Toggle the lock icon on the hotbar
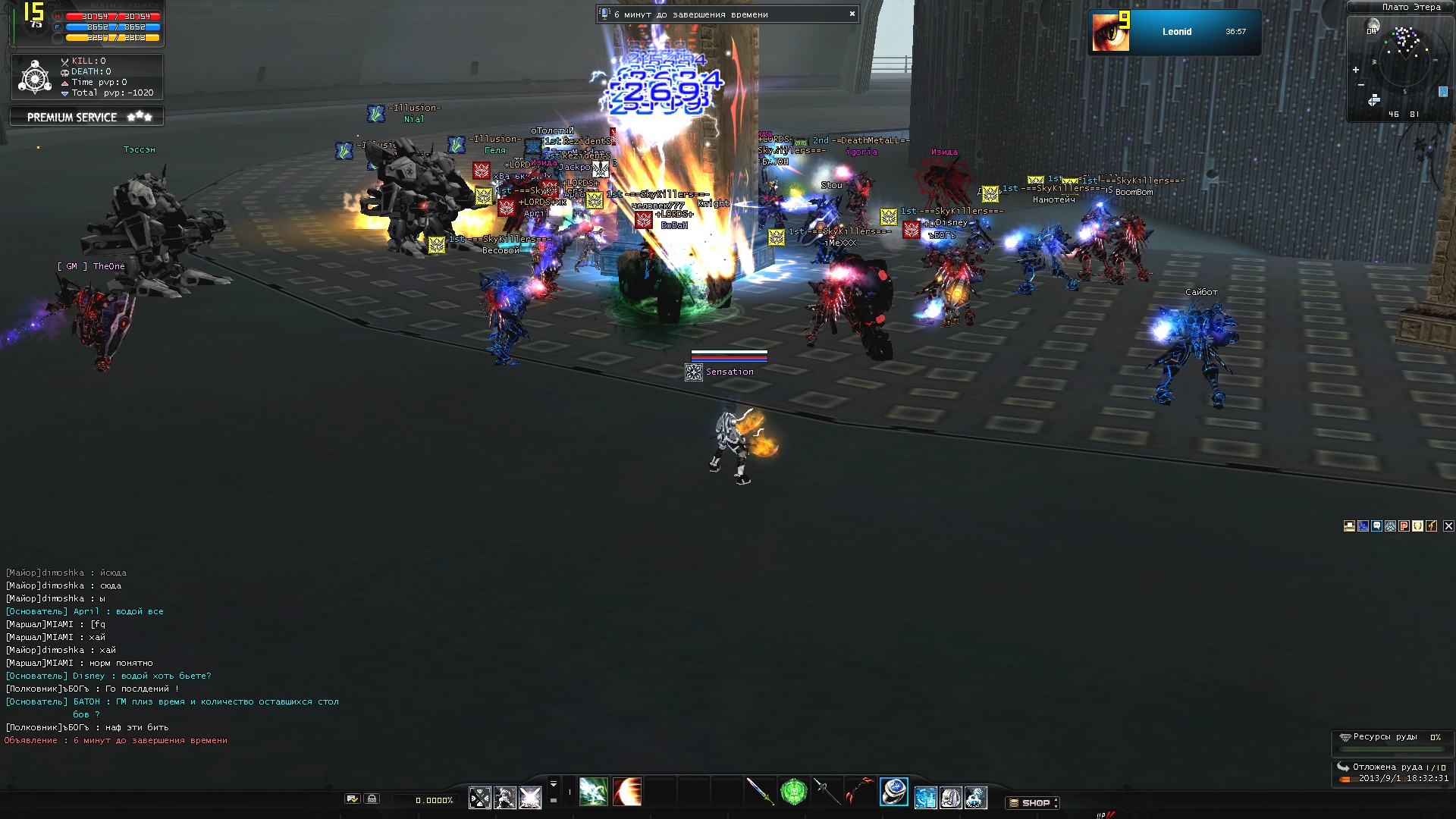This screenshot has height=819, width=1456. click(x=372, y=799)
